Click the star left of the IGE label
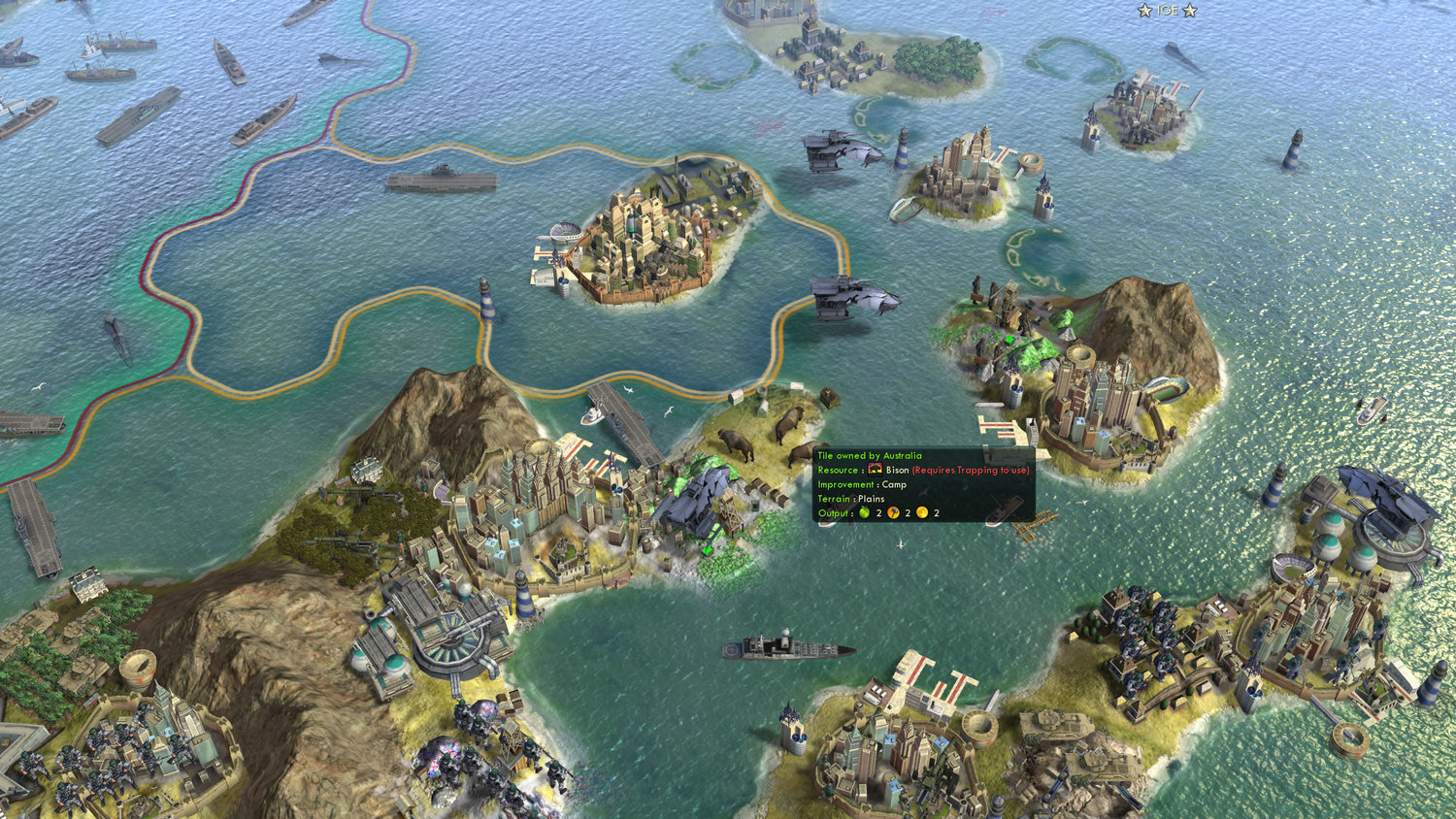Image resolution: width=1456 pixels, height=819 pixels. tap(1144, 11)
